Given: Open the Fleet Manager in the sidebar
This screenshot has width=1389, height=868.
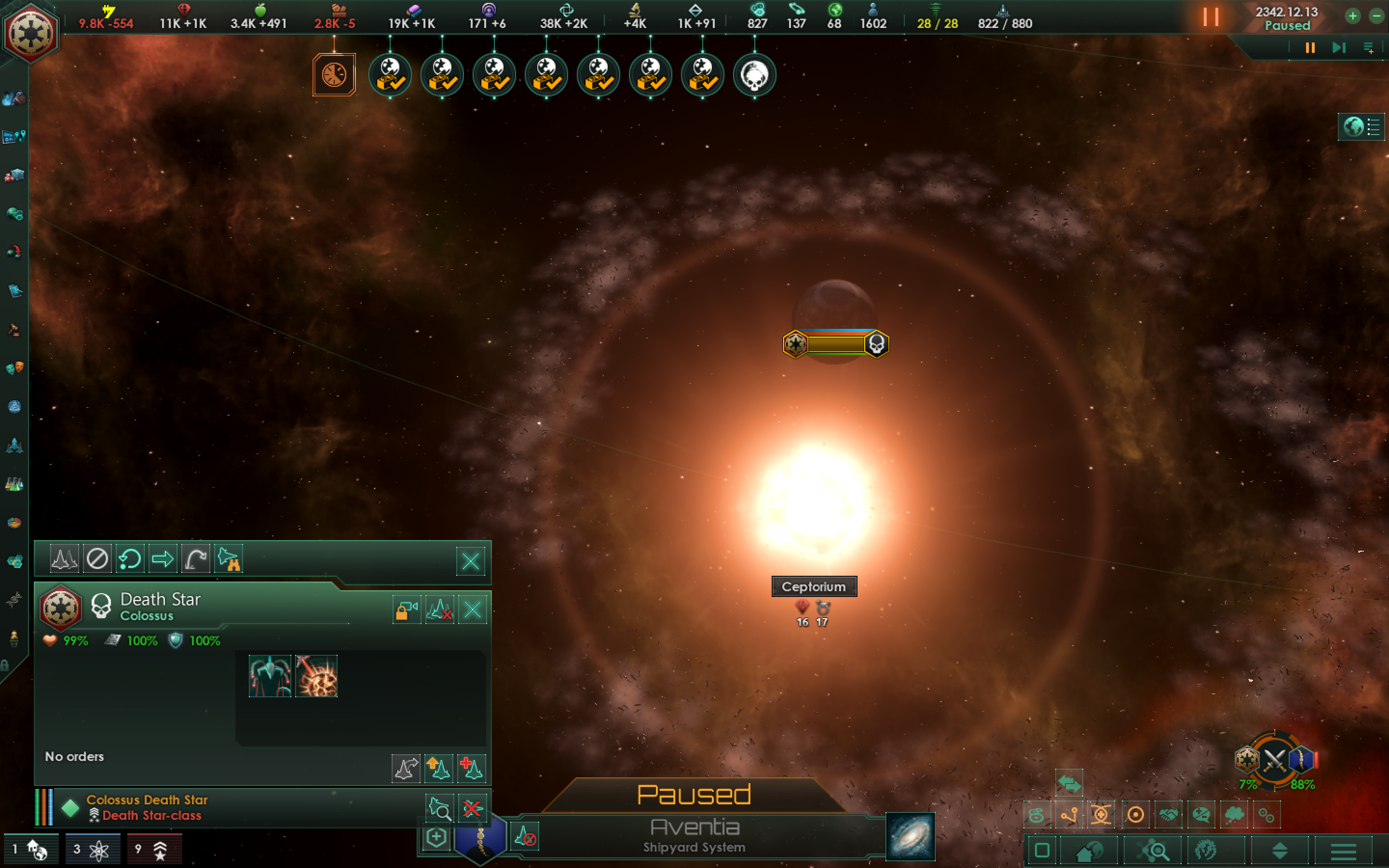Looking at the screenshot, I should click(14, 446).
